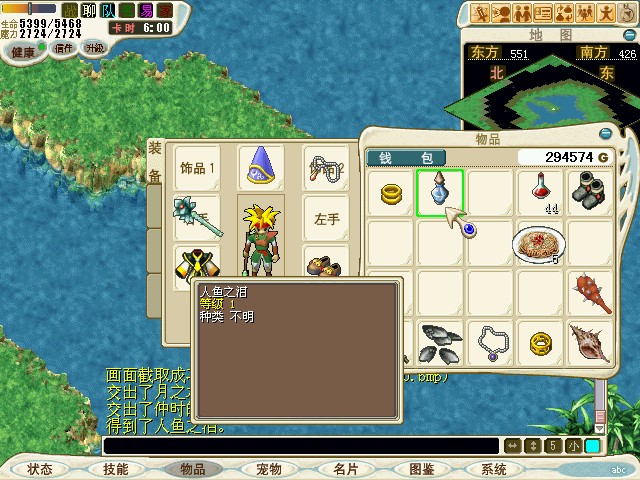Click the 钱包 (Wallet) button
This screenshot has height=480, width=640.
406,158
